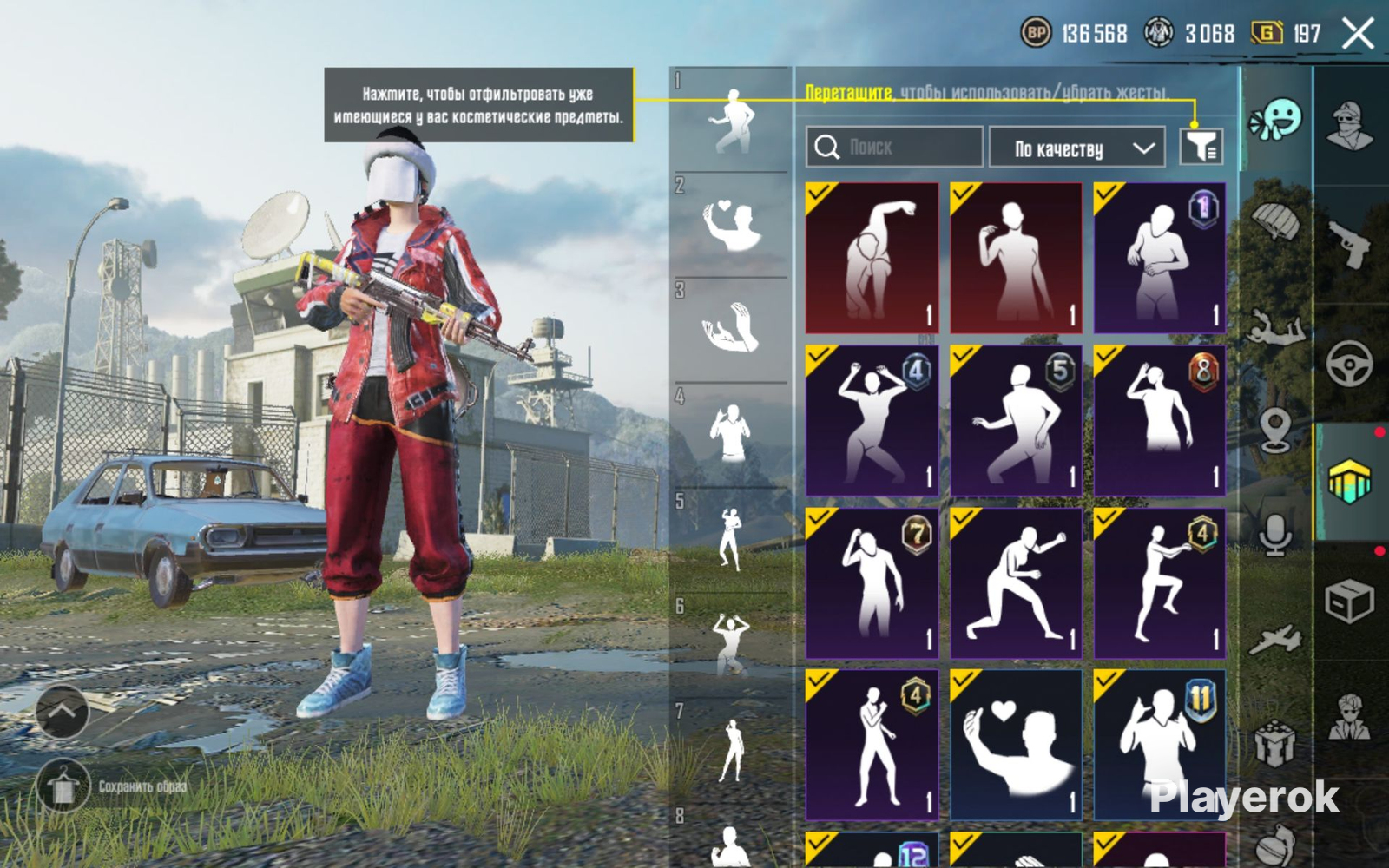Click the emote search field

click(x=894, y=147)
